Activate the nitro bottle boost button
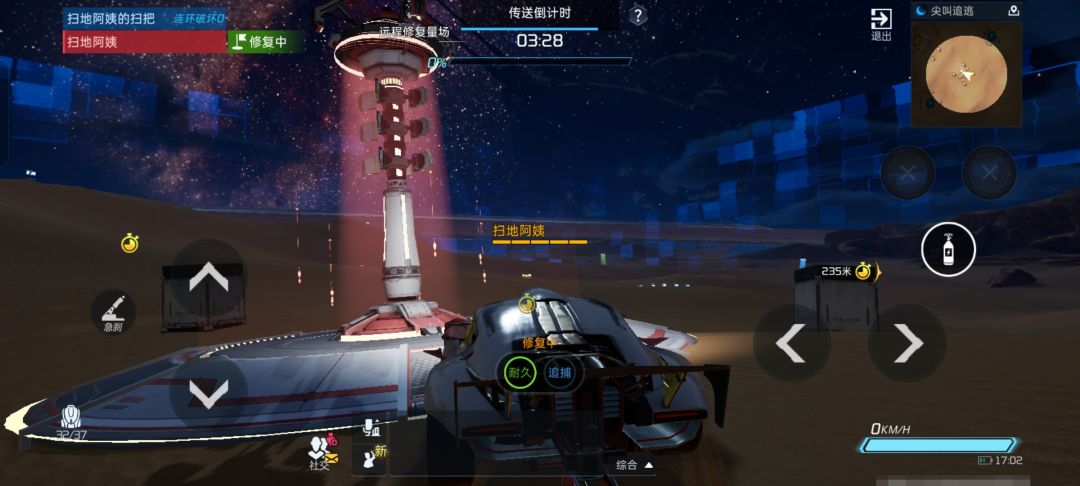The width and height of the screenshot is (1080, 486). pos(948,252)
